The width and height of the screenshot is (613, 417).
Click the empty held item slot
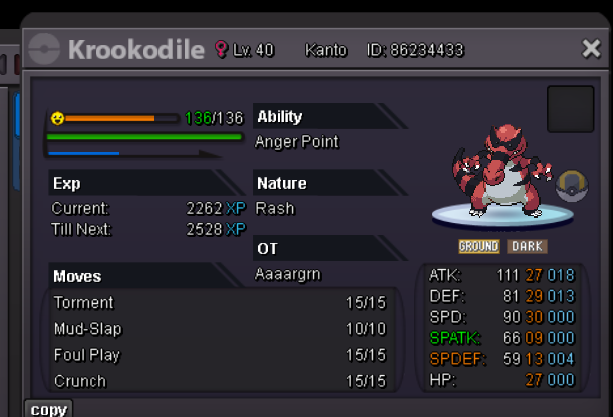click(571, 109)
